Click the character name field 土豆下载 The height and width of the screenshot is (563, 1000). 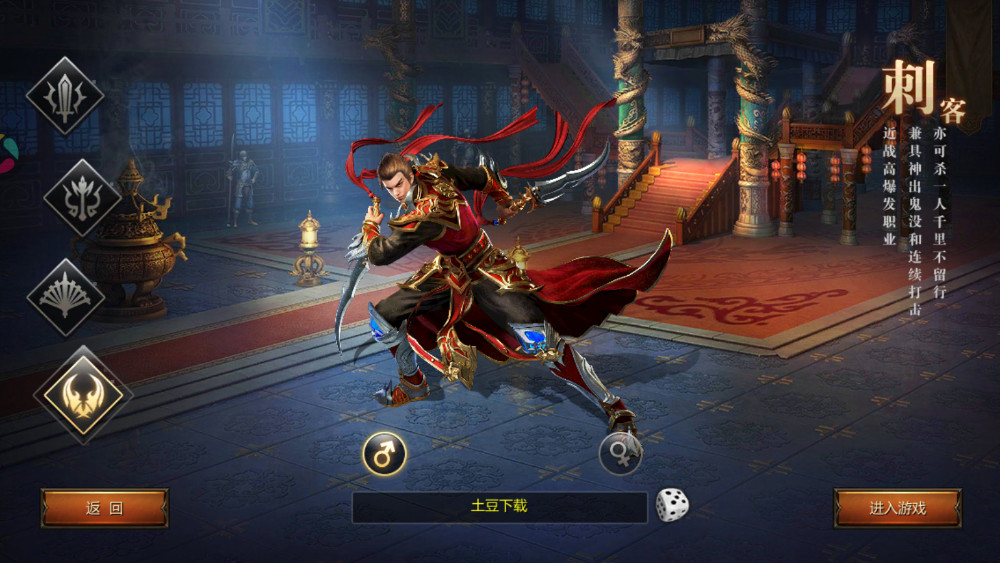pos(499,507)
